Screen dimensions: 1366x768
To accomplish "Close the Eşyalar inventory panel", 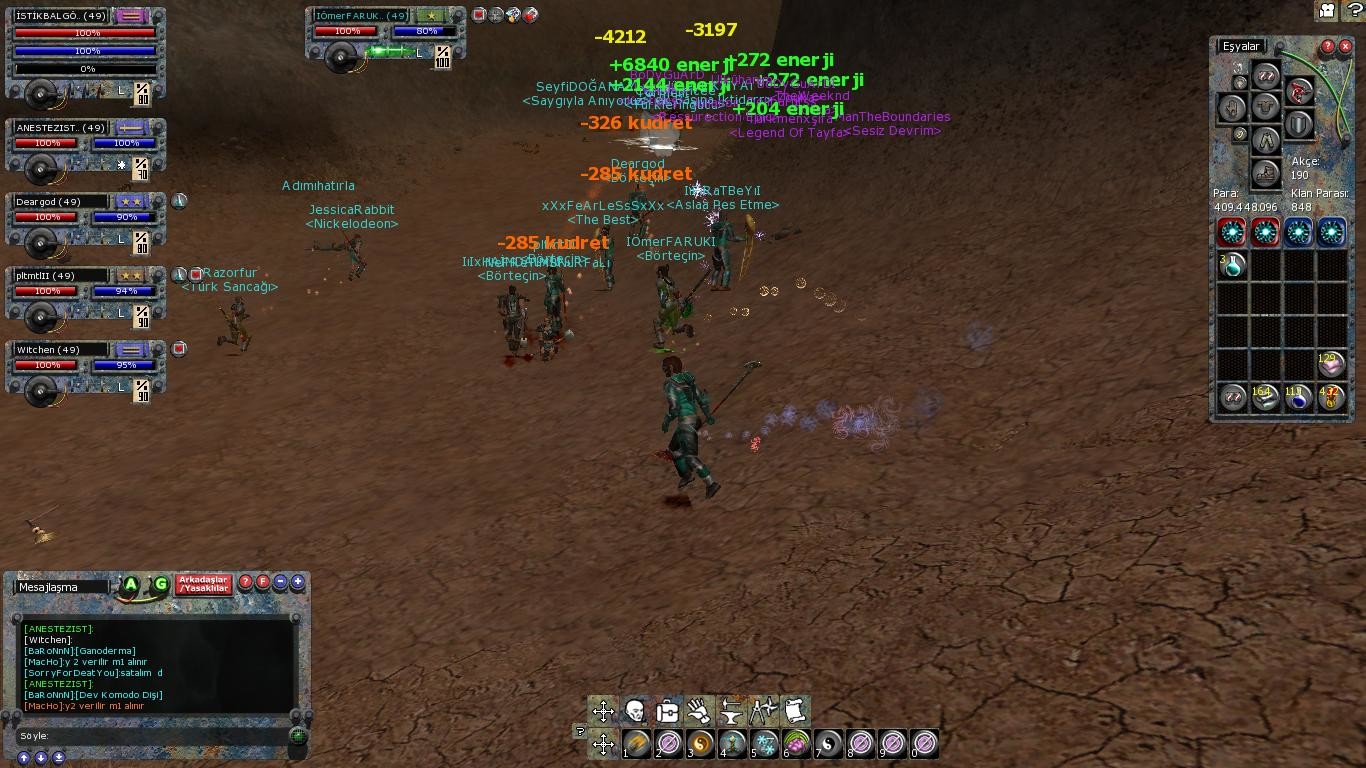I will tap(1345, 46).
